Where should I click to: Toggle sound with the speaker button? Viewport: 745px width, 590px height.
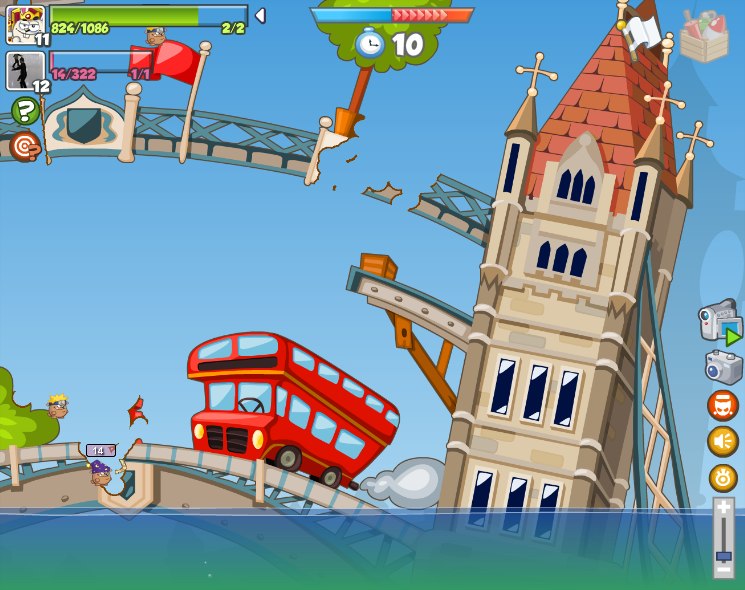(x=722, y=441)
